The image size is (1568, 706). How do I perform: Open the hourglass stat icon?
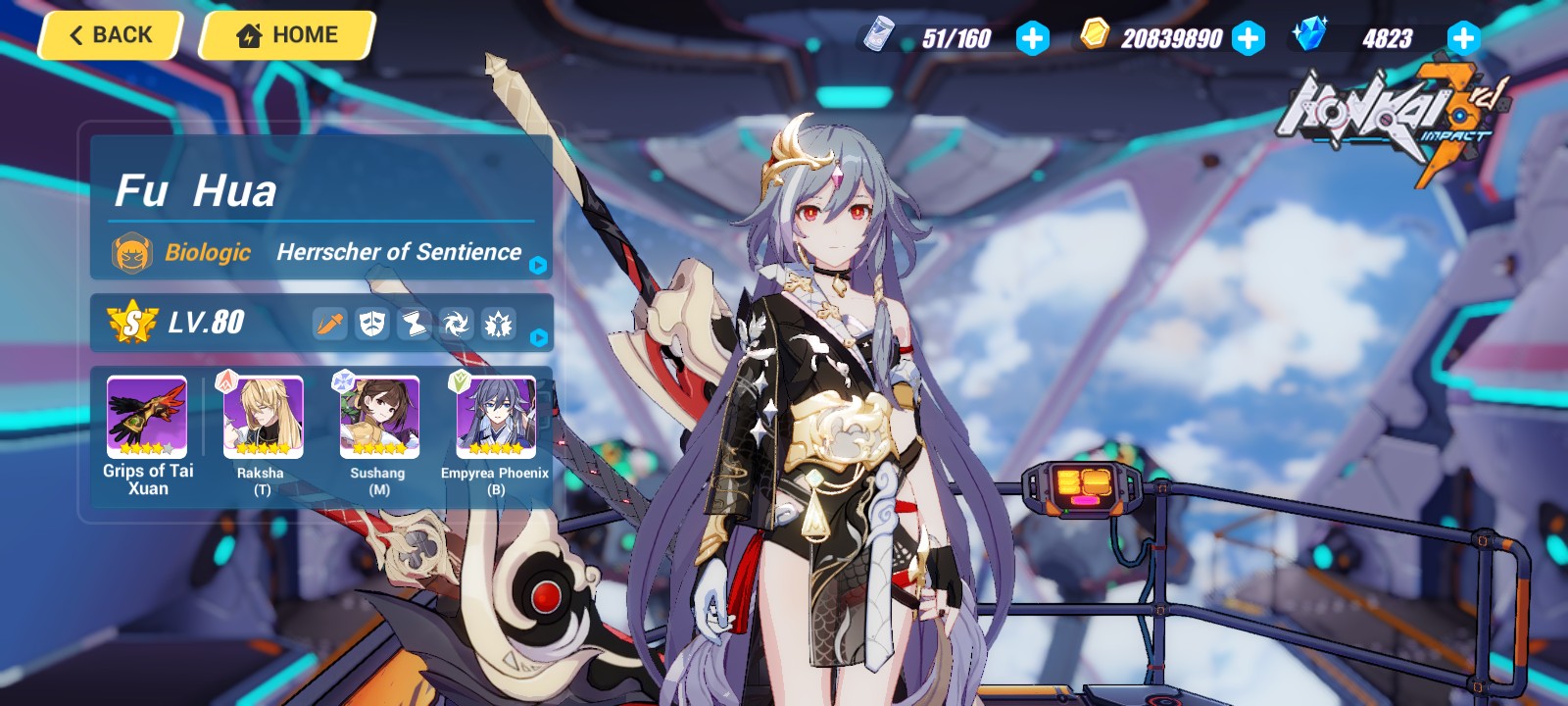(414, 324)
